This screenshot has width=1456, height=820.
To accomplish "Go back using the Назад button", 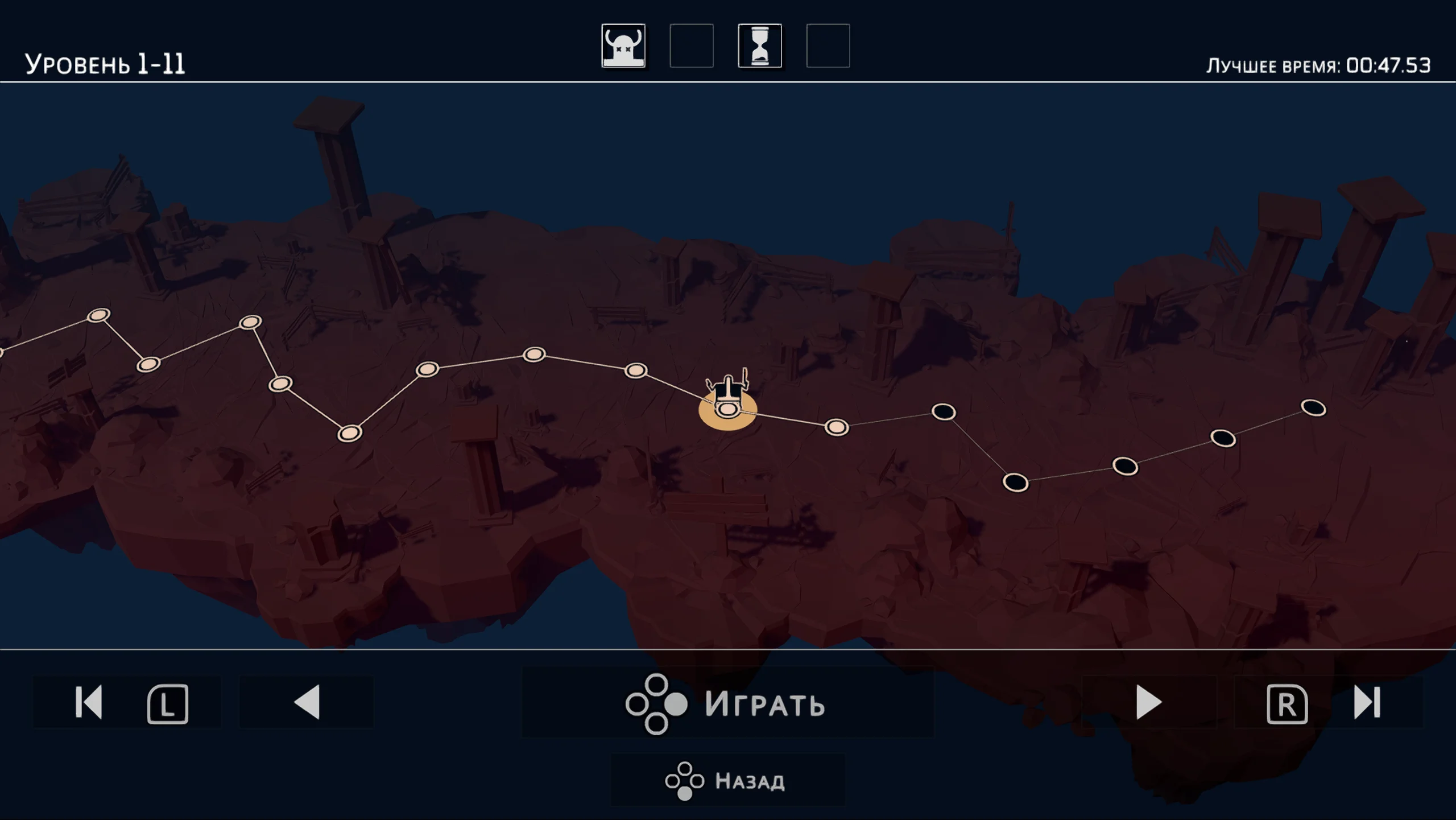I will click(x=727, y=780).
